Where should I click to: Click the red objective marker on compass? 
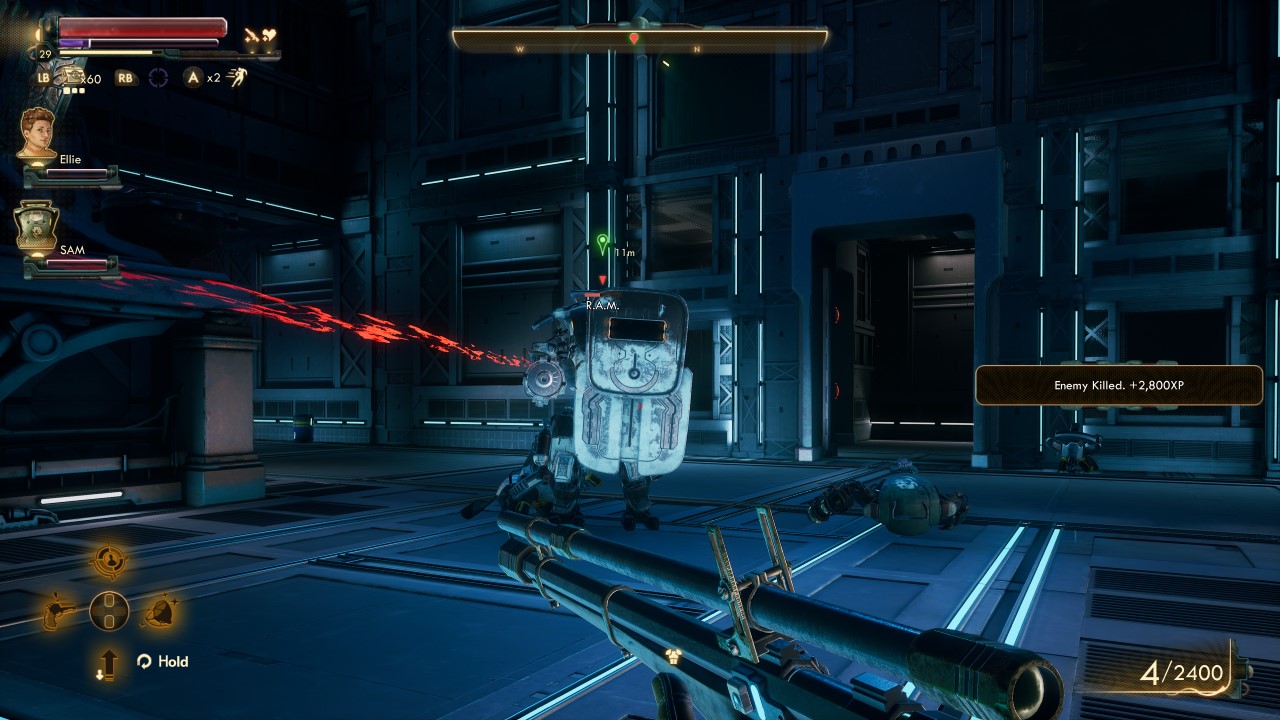(634, 38)
